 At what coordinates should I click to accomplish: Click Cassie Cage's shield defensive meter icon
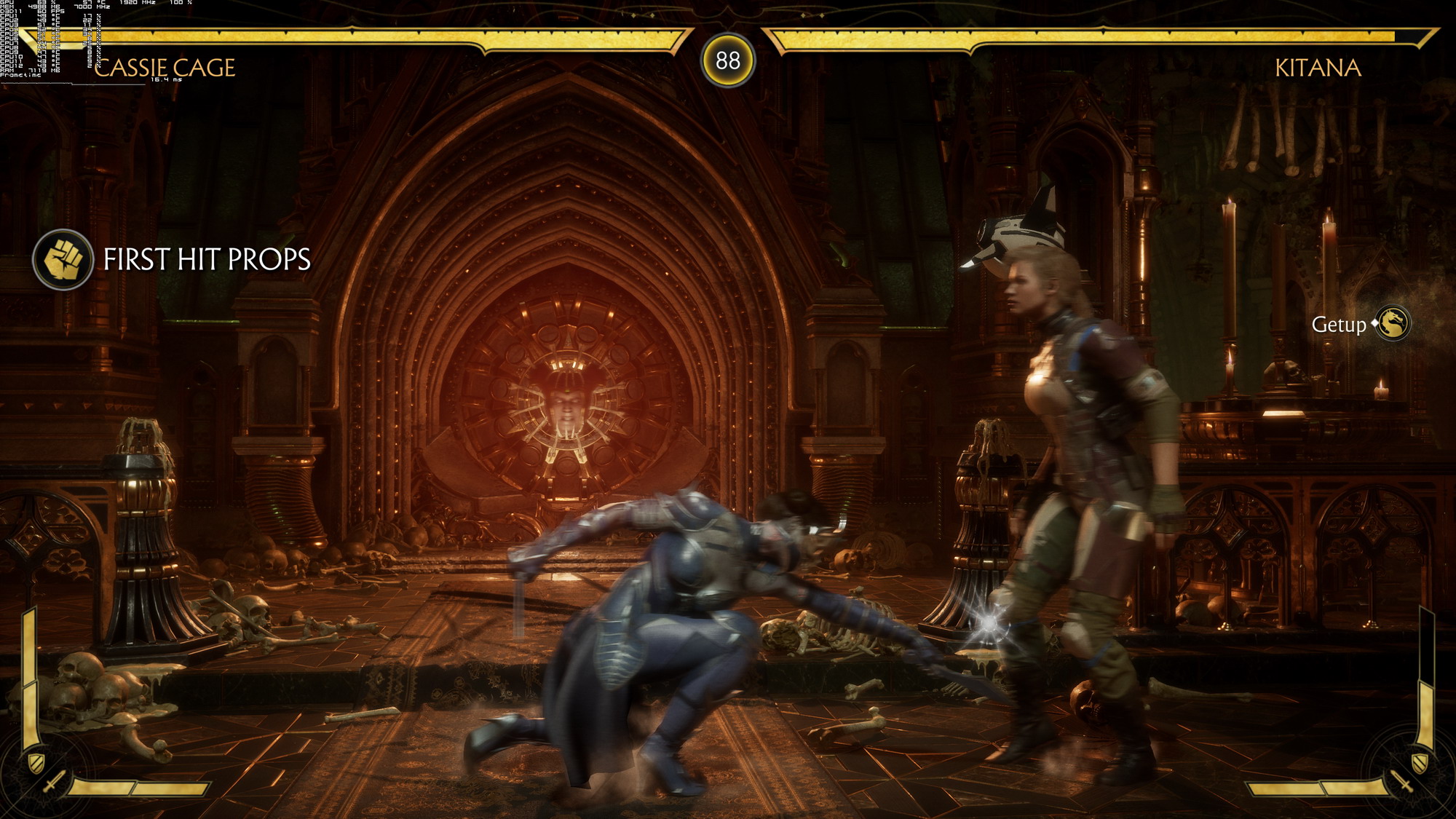(36, 762)
